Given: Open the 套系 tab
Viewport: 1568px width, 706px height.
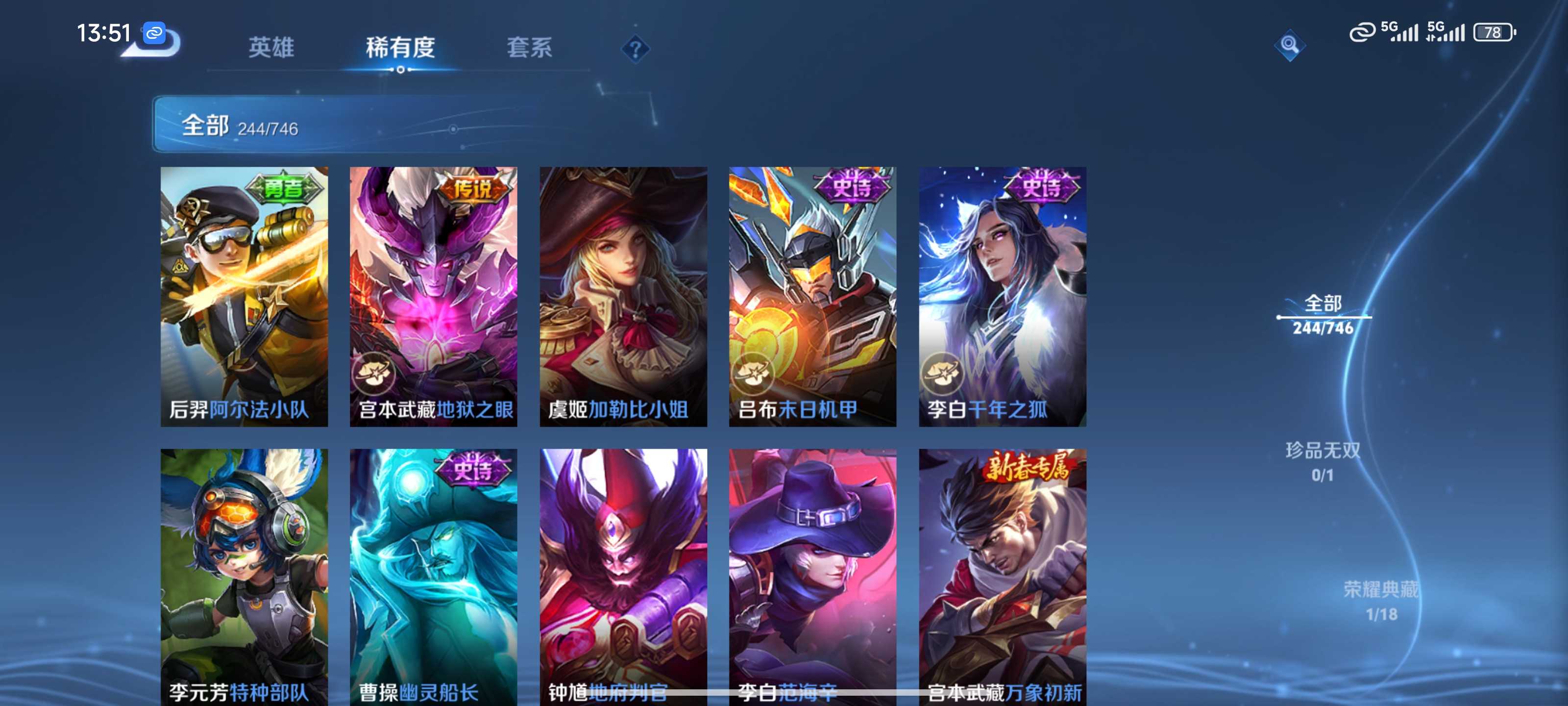Looking at the screenshot, I should coord(529,48).
